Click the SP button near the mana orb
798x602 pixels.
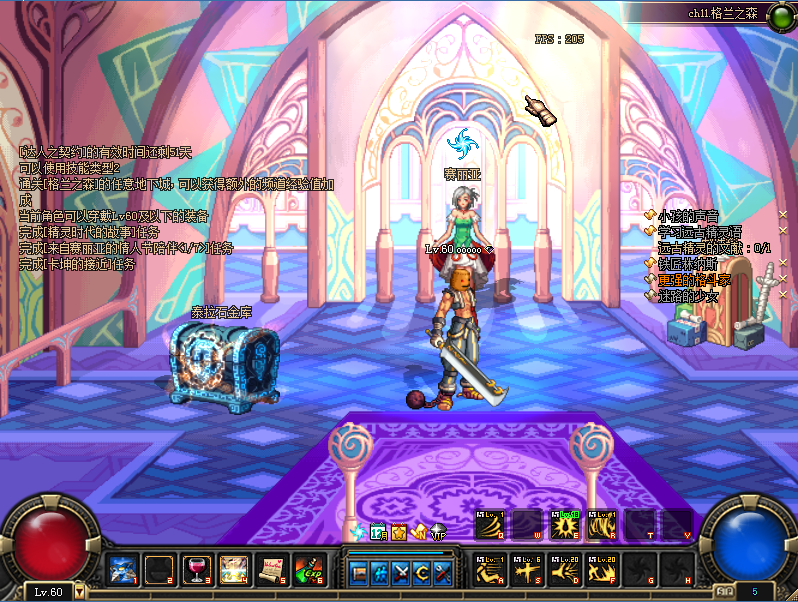(723, 592)
